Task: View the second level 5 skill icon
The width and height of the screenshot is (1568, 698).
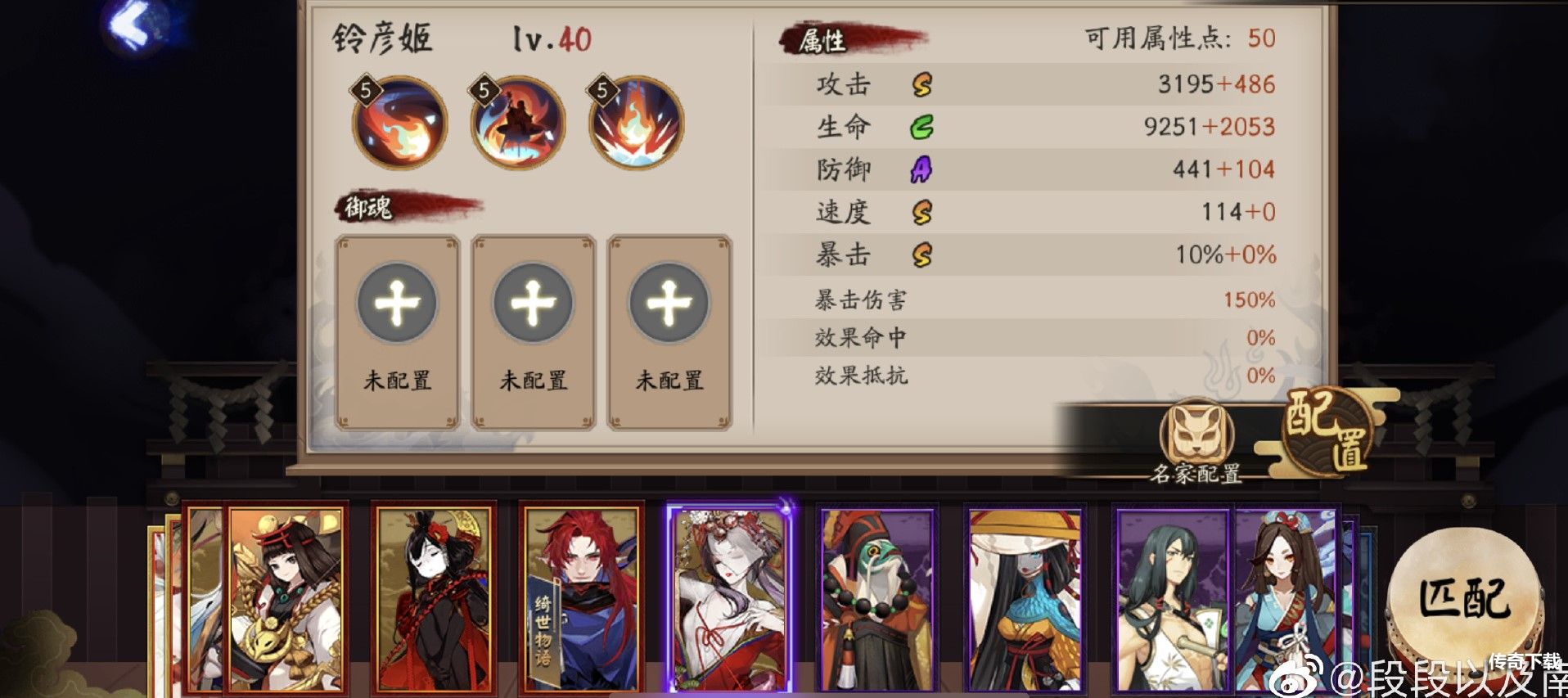Action: [x=517, y=123]
